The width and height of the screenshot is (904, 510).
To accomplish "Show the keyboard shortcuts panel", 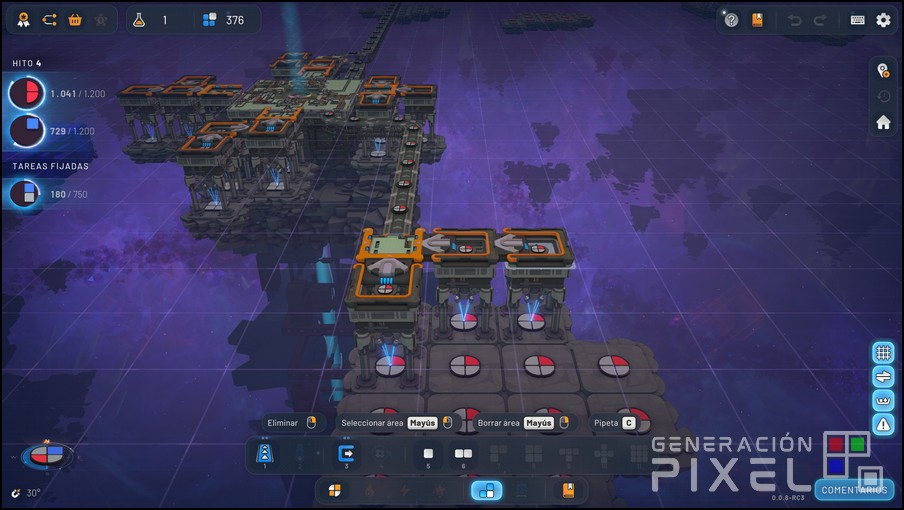I will click(x=858, y=20).
